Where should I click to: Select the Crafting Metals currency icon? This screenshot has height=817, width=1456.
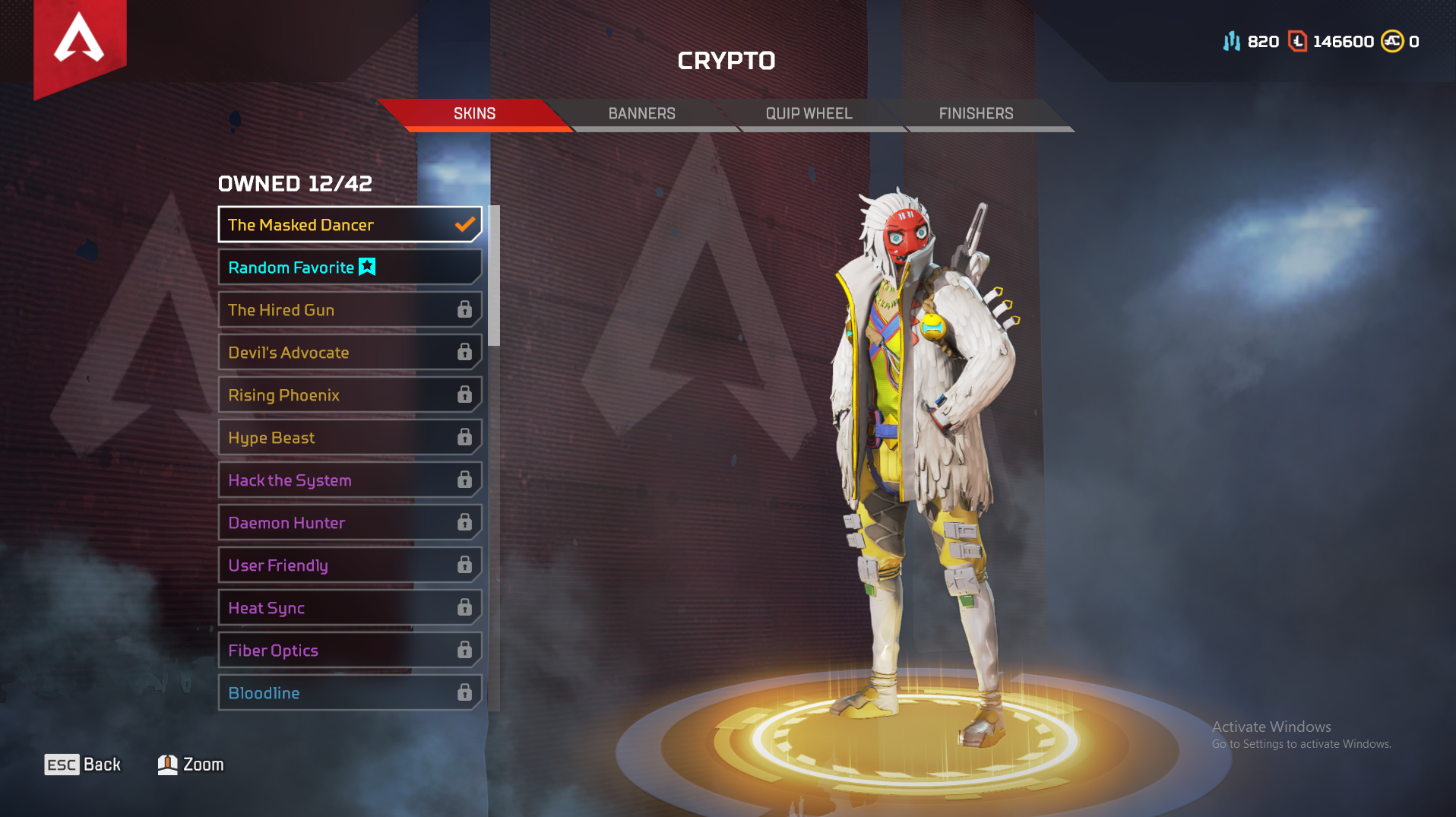tap(1233, 41)
